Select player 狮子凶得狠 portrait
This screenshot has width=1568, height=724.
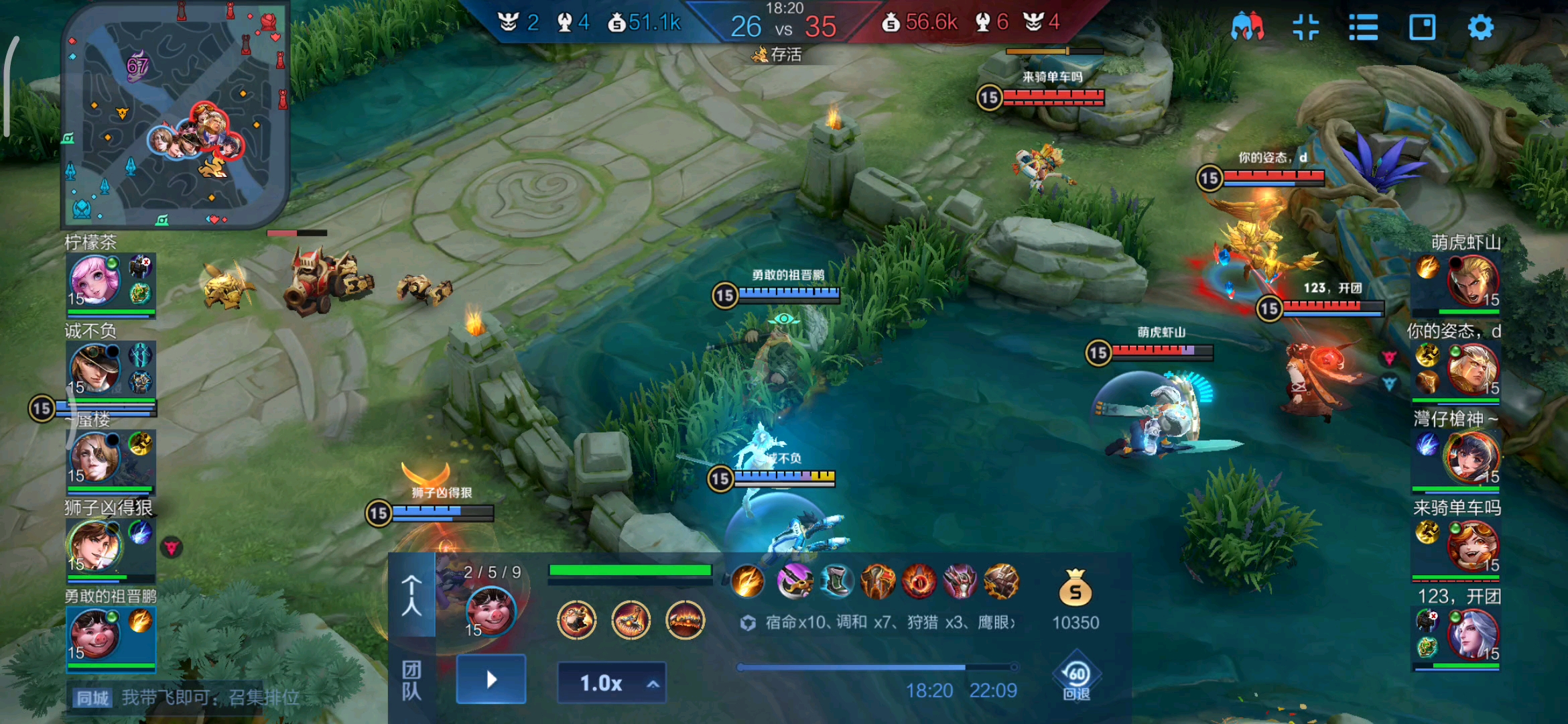click(95, 544)
